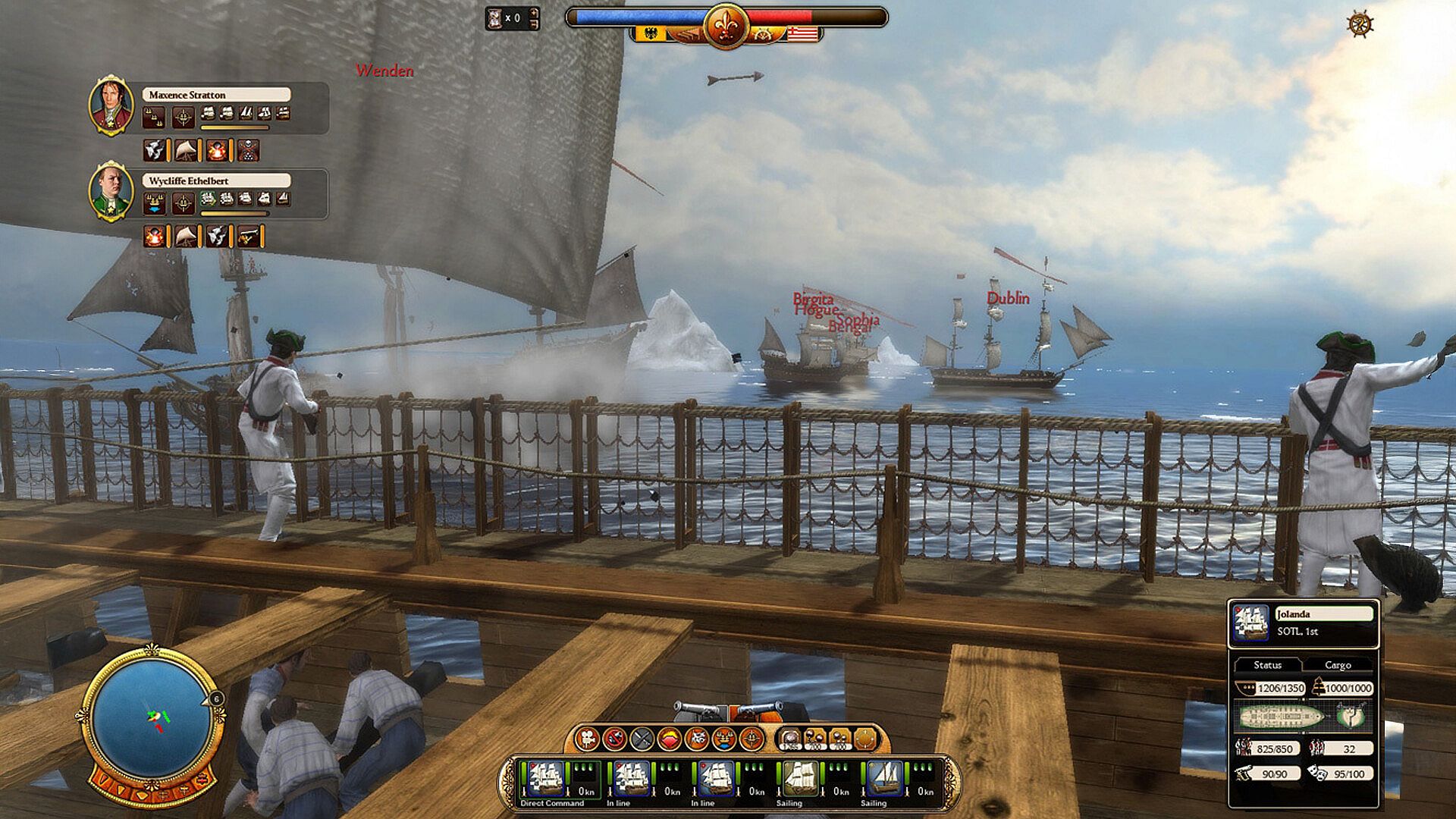Activate the film camera view button
This screenshot has width=1456, height=819.
coord(588,738)
